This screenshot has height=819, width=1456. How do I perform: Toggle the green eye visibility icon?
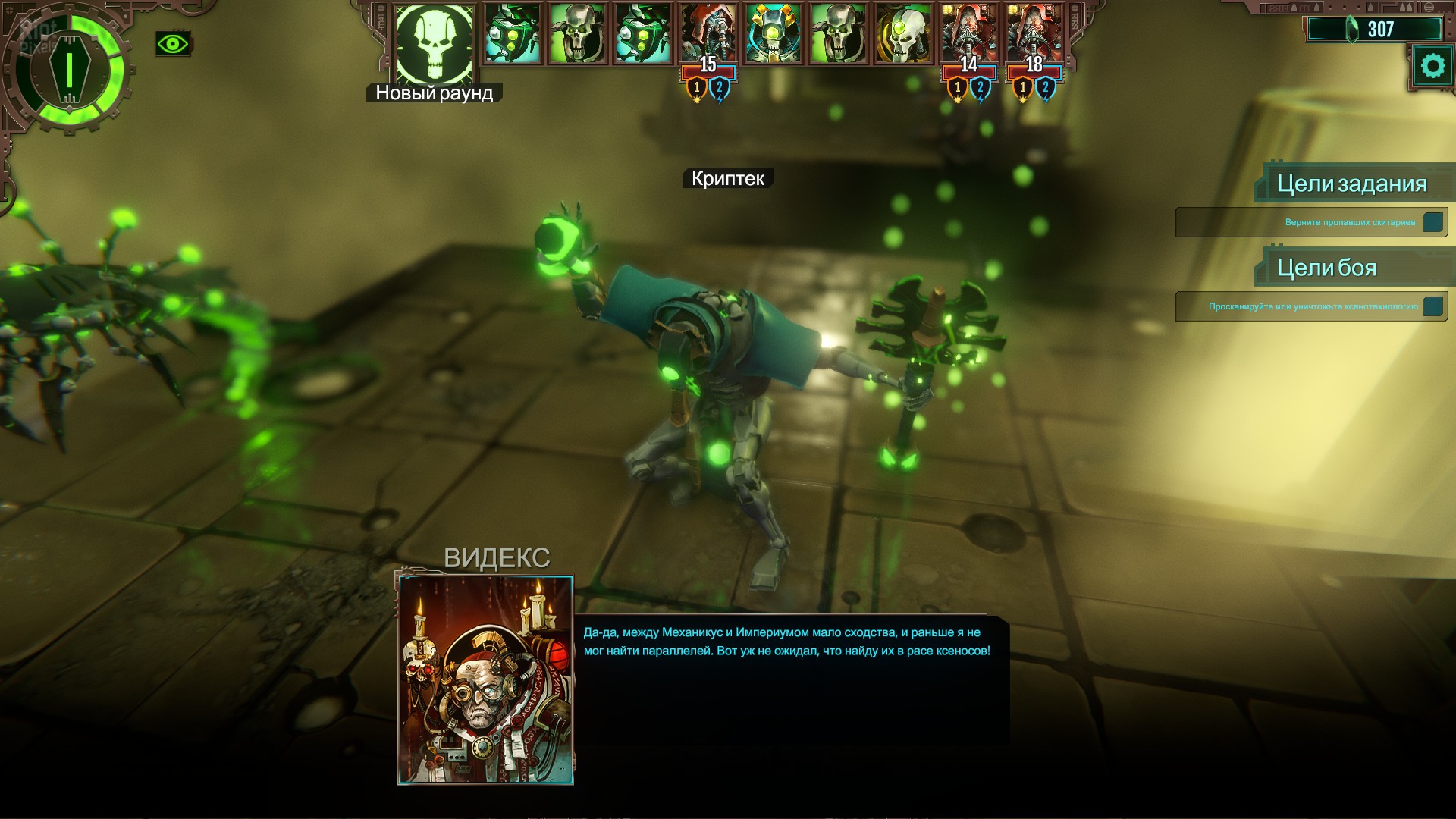pyautogui.click(x=173, y=44)
